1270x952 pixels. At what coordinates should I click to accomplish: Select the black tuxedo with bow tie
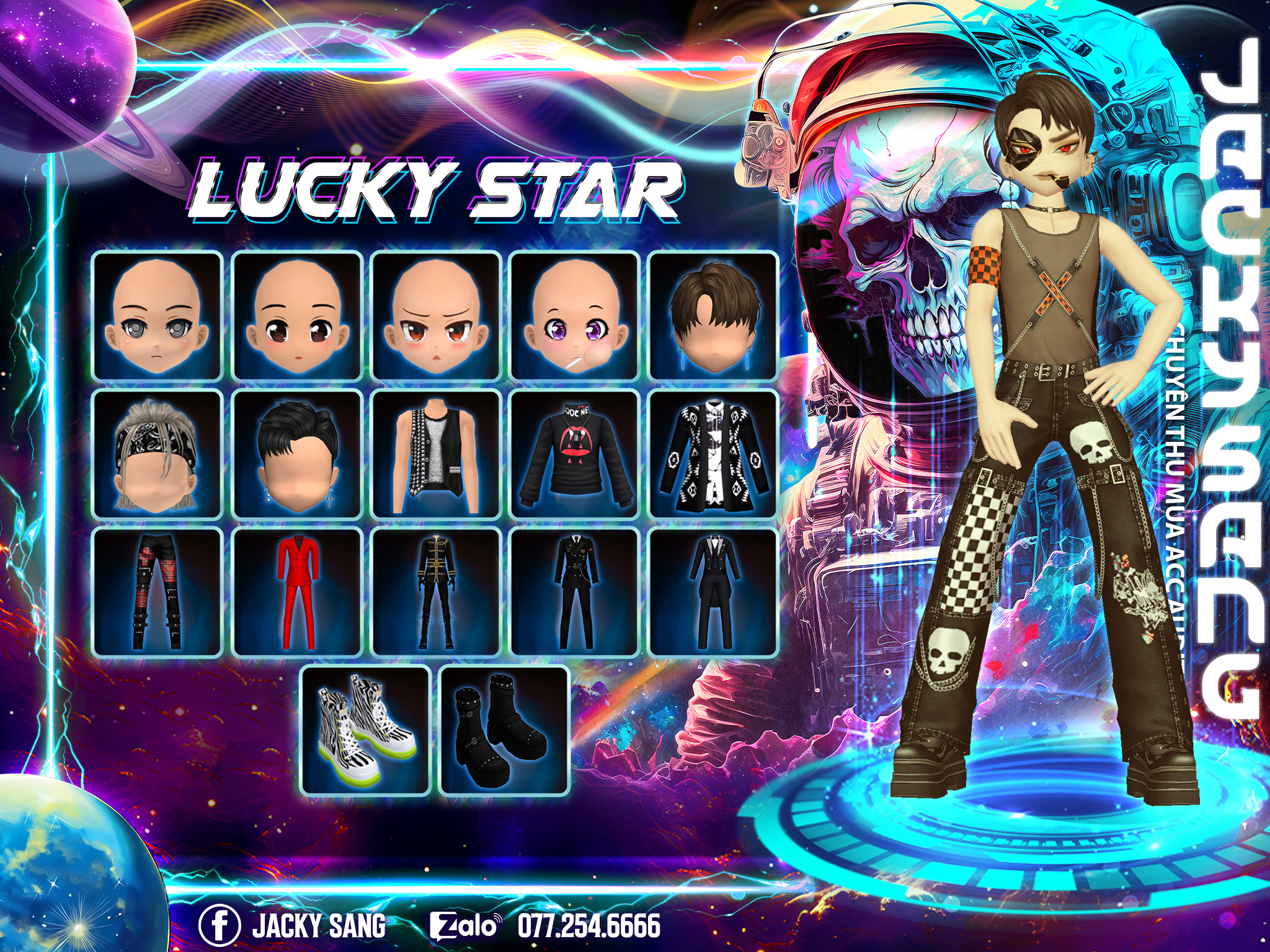pos(713,593)
